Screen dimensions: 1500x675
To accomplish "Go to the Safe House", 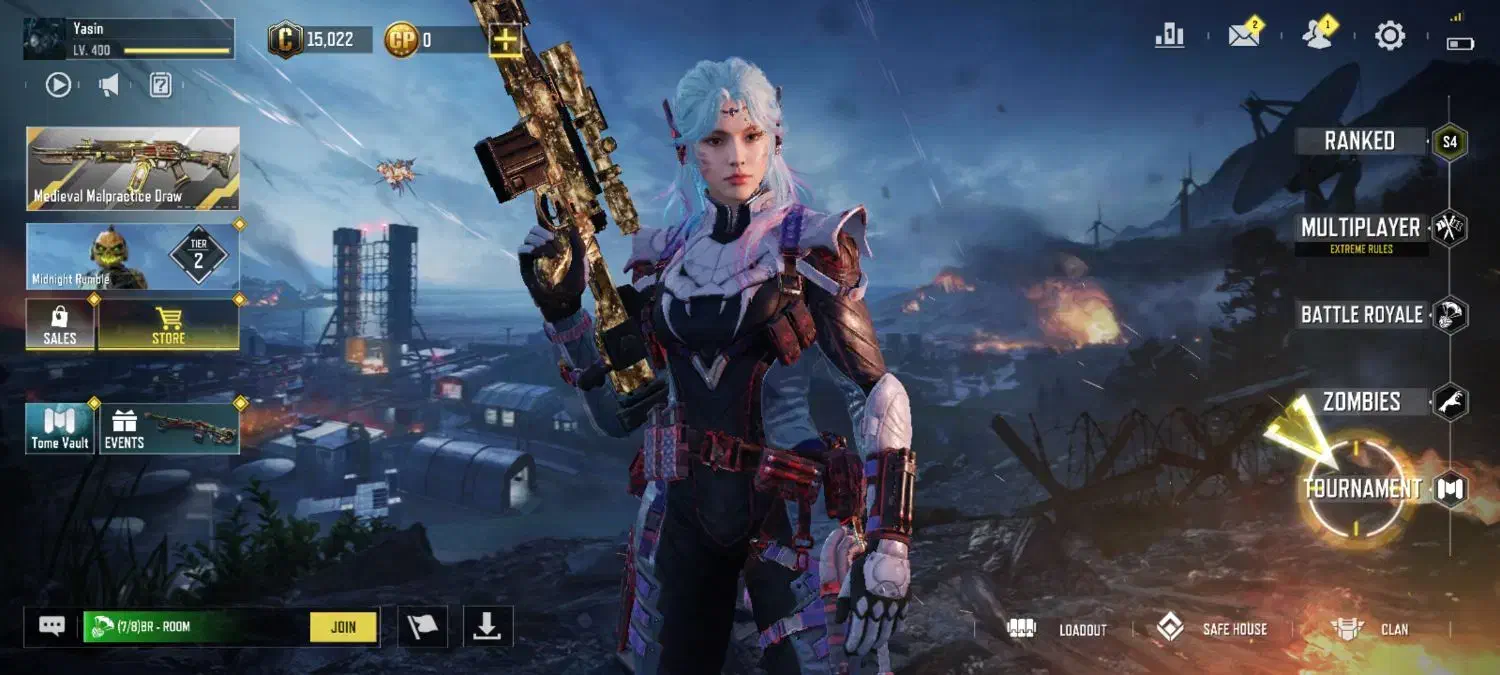I will tap(1212, 629).
